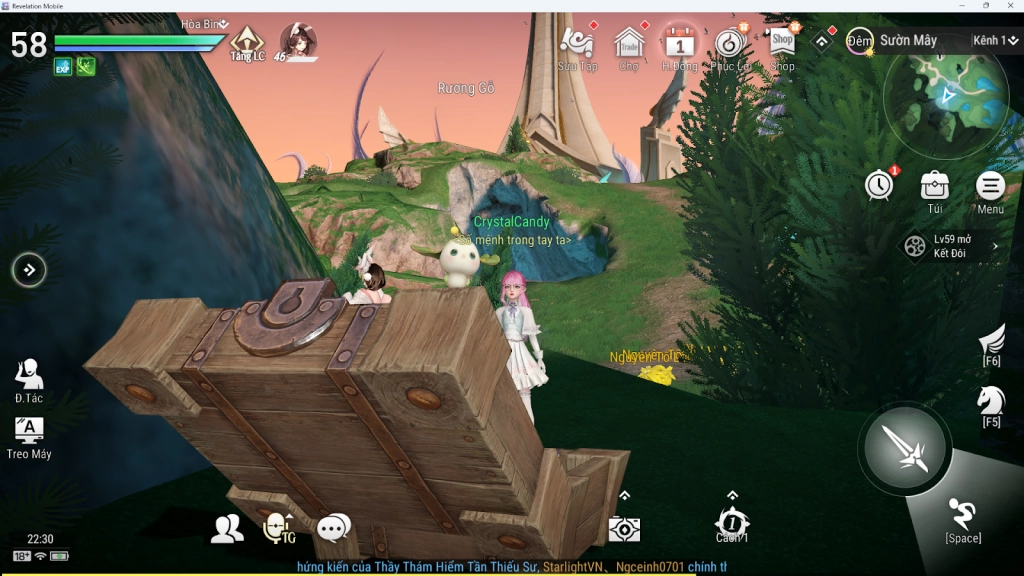Expand the left side panel arrow
This screenshot has width=1024, height=576.
pos(29,269)
